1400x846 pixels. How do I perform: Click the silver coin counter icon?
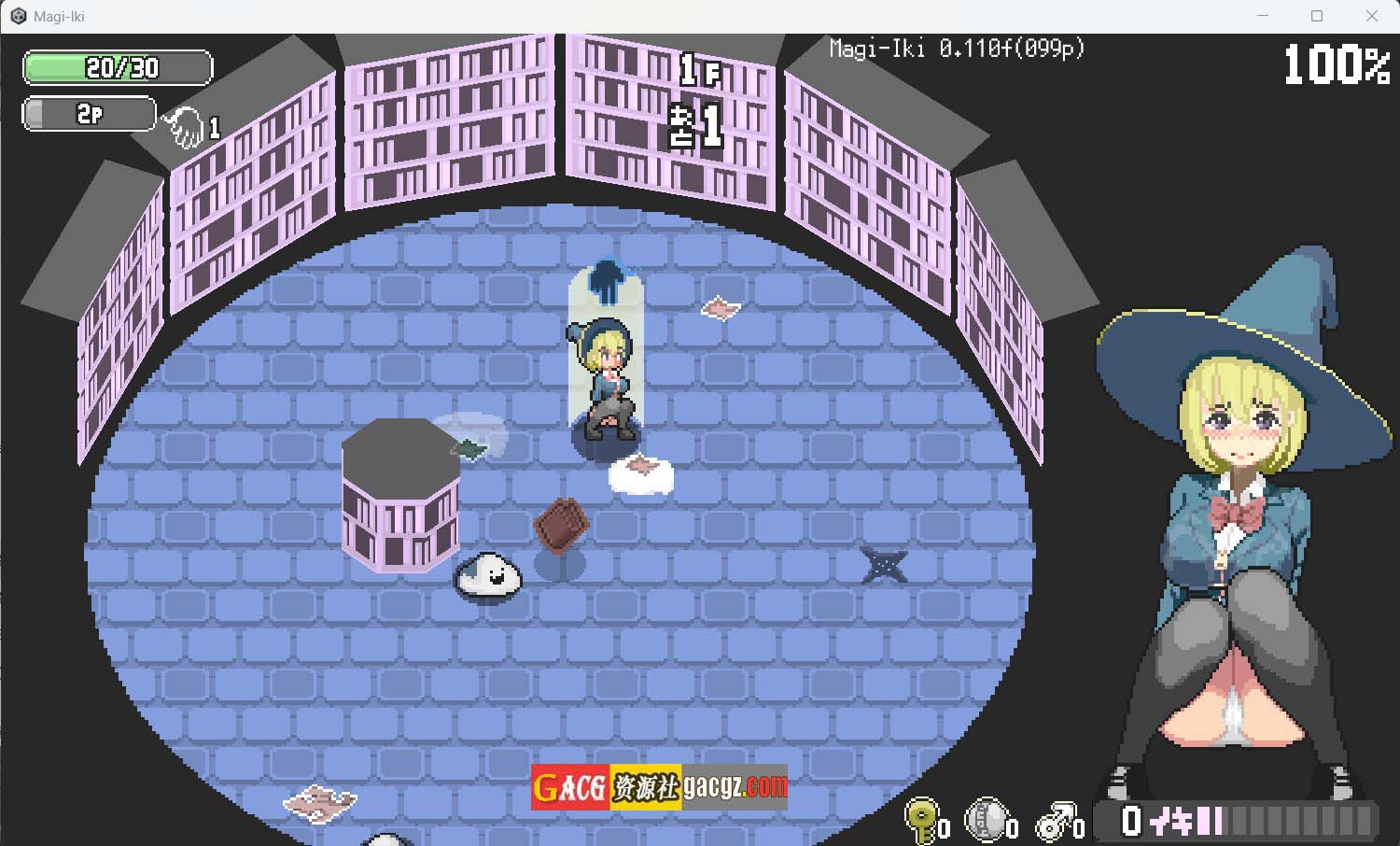(x=987, y=820)
